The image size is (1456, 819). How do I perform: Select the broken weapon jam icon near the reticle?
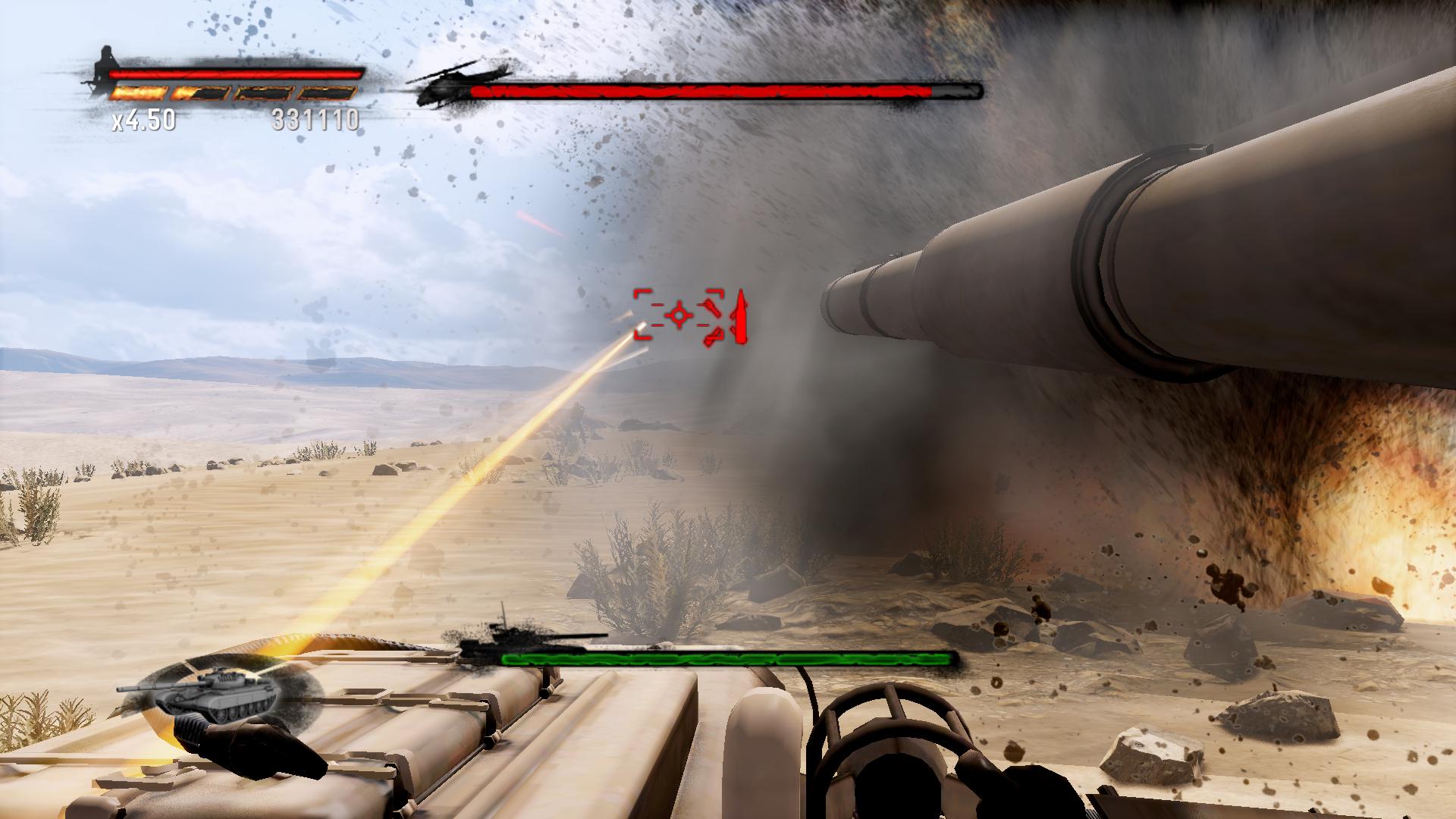(713, 318)
